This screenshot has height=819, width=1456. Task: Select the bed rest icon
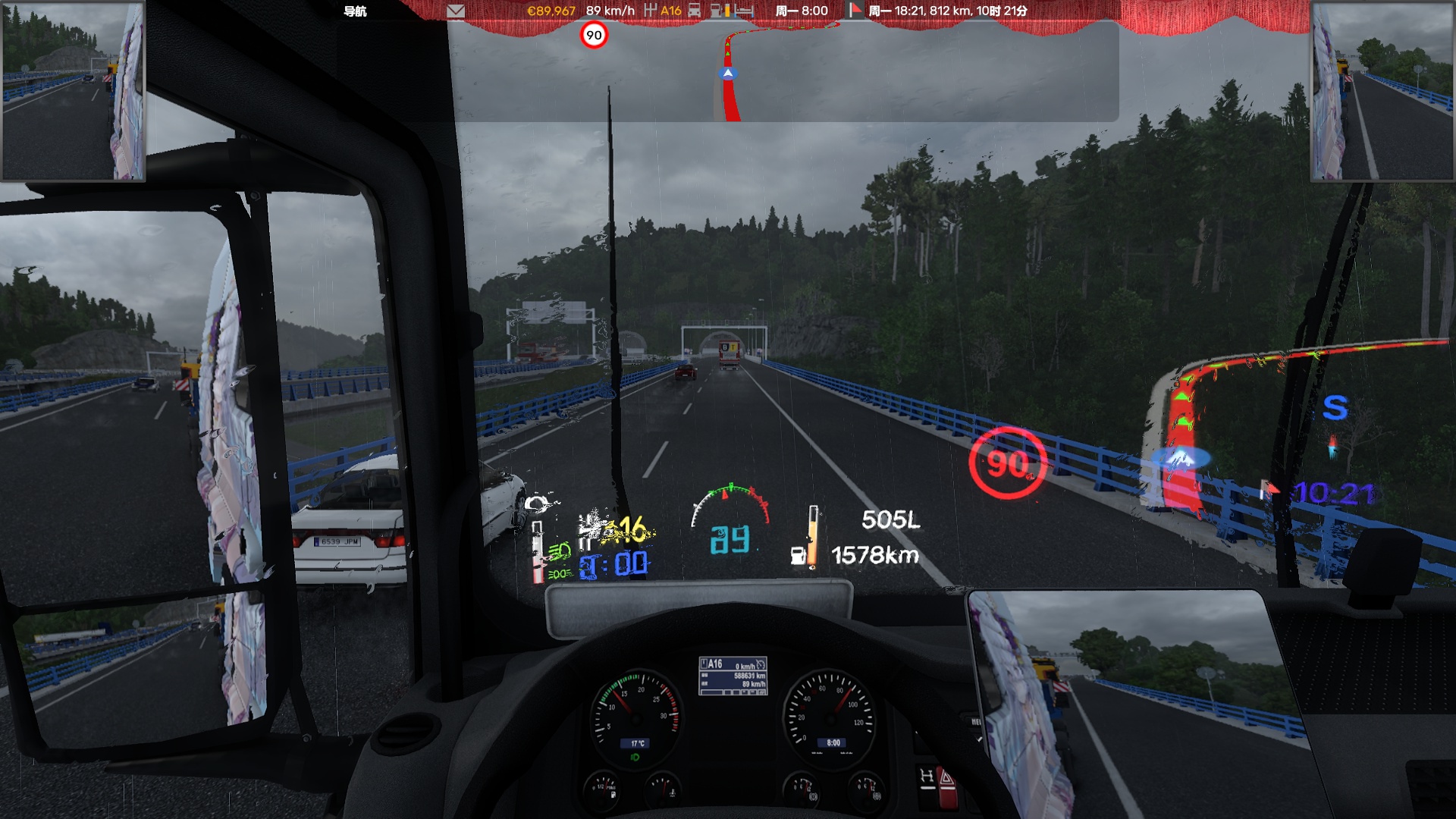pyautogui.click(x=744, y=11)
